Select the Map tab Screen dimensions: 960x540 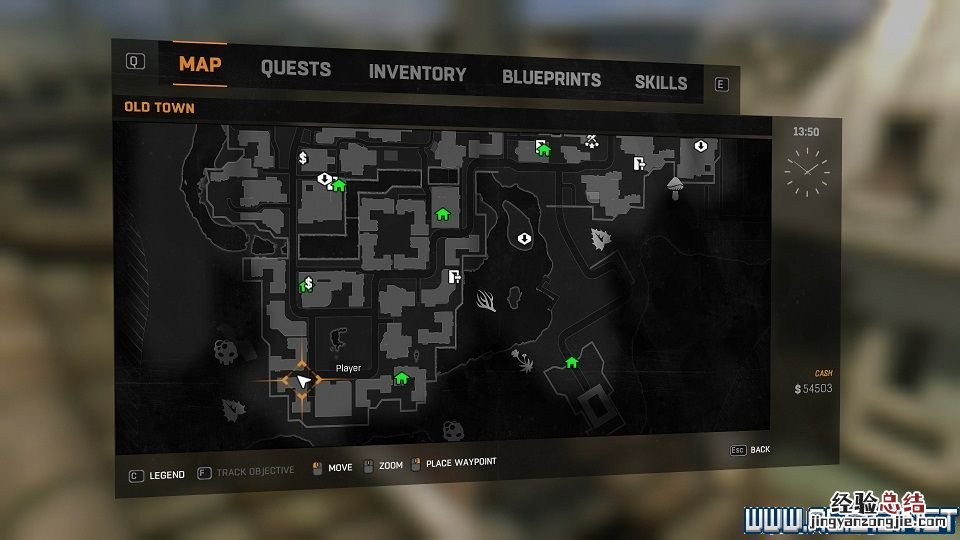(x=200, y=65)
